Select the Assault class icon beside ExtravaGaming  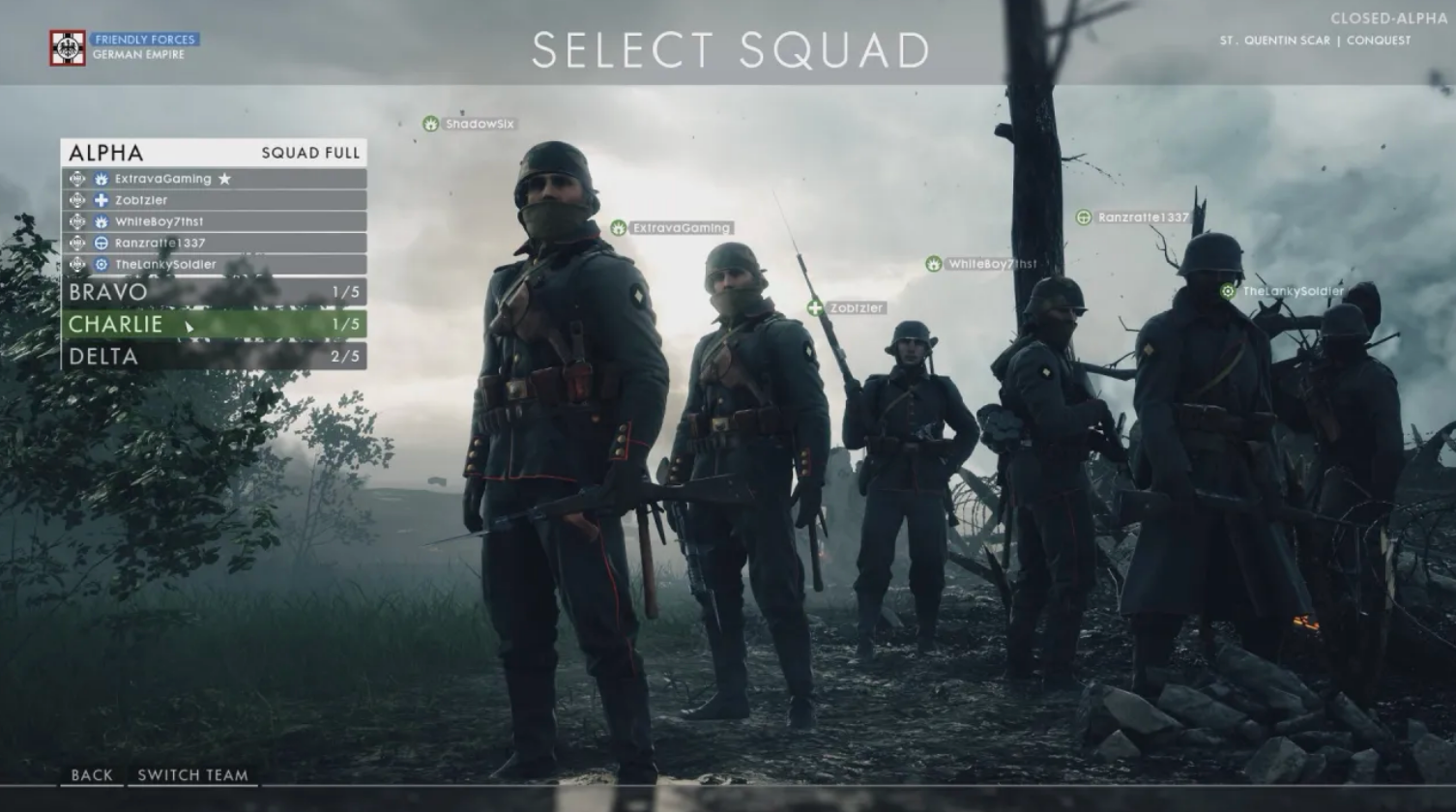[102, 179]
